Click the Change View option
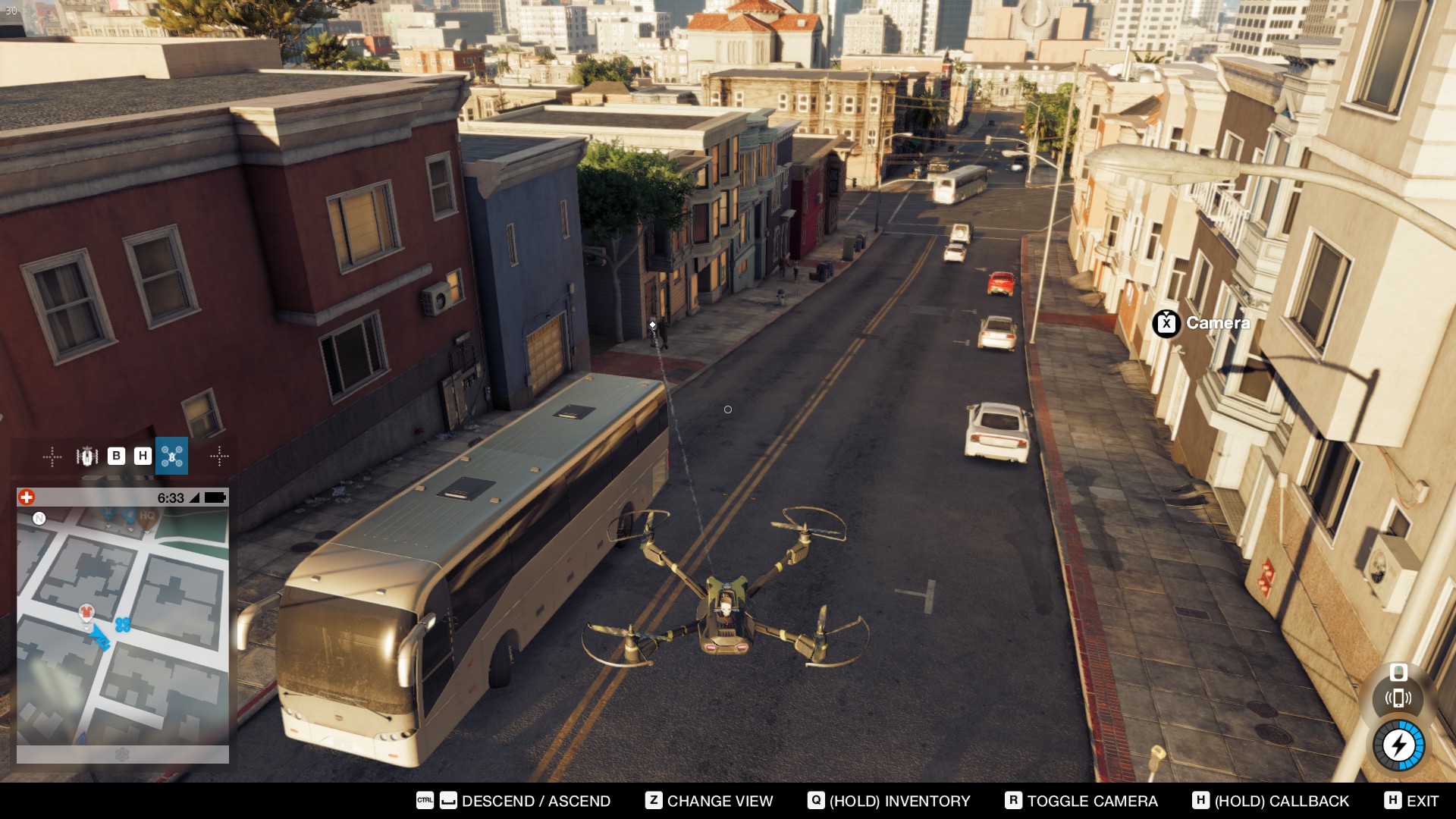 tap(709, 801)
